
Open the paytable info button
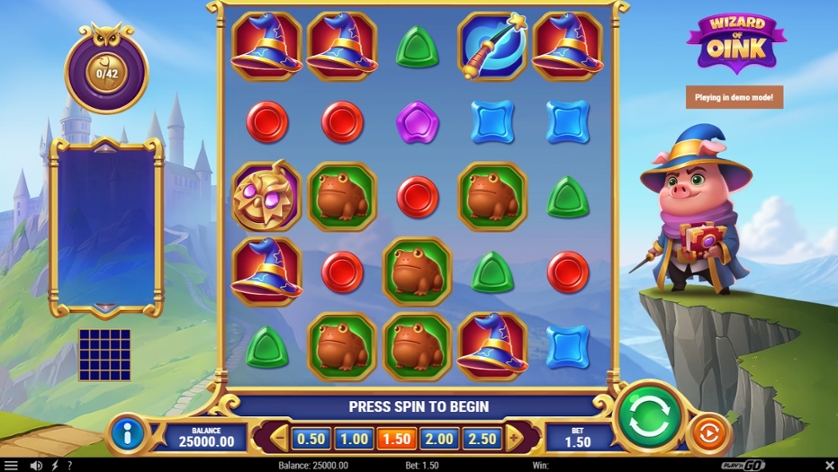point(131,433)
